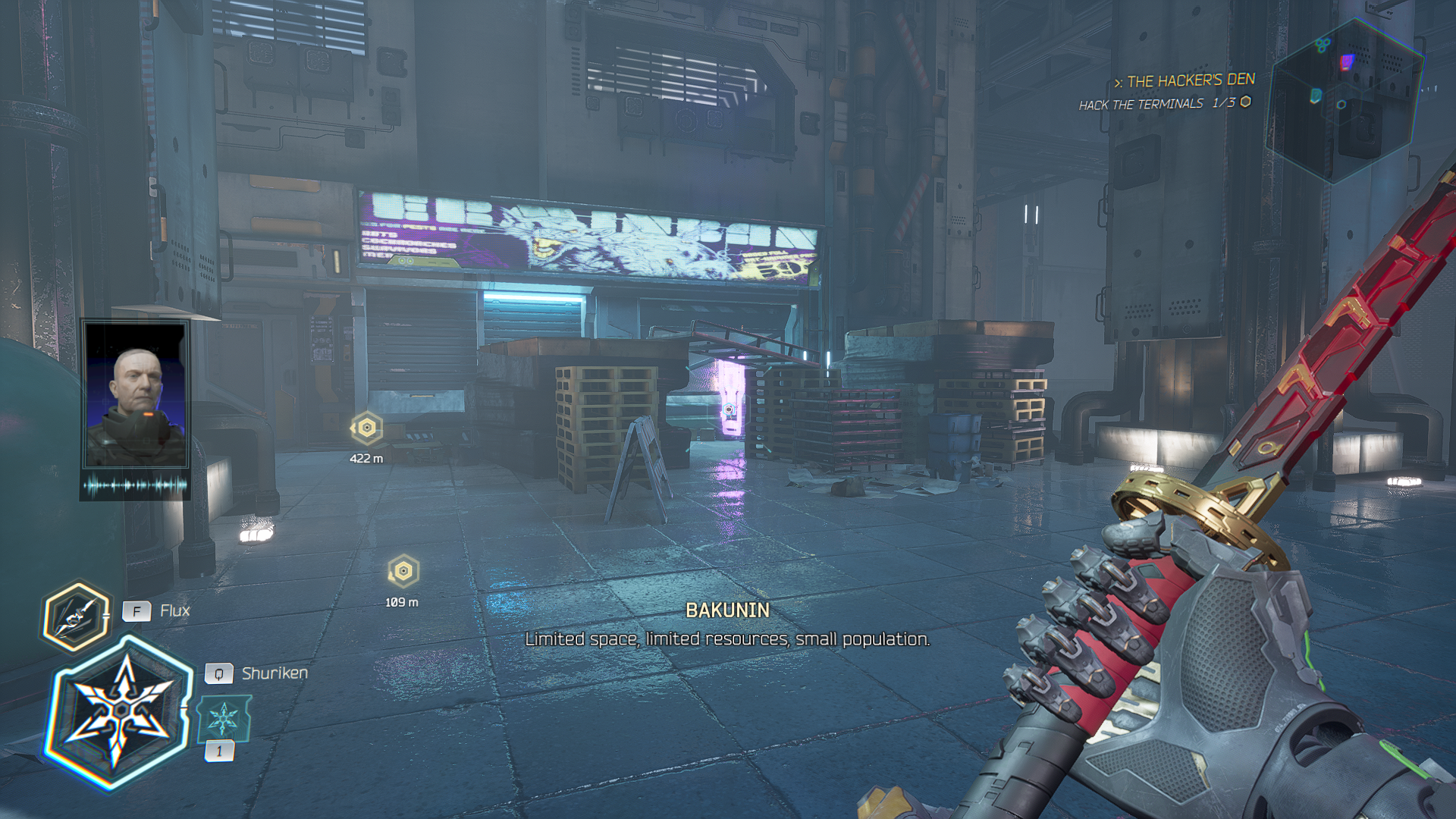Choose the small teal shuriken upgrade slot
This screenshot has height=819, width=1456.
tap(223, 719)
